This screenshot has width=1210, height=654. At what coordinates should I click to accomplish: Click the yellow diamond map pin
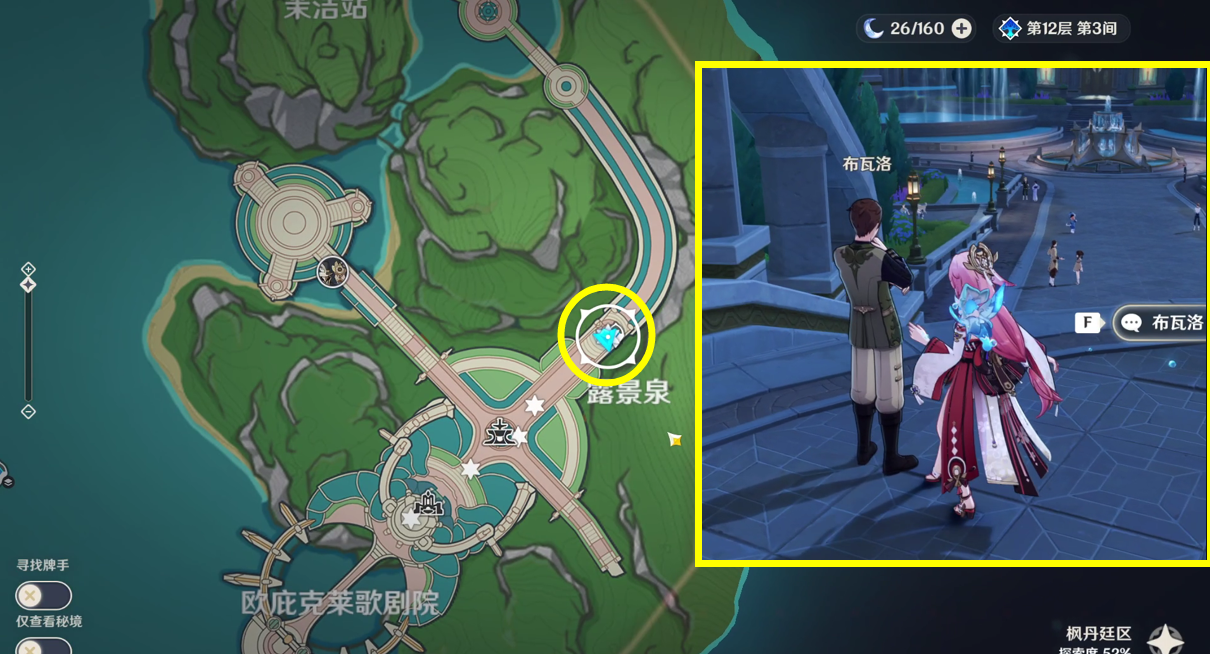coord(675,439)
